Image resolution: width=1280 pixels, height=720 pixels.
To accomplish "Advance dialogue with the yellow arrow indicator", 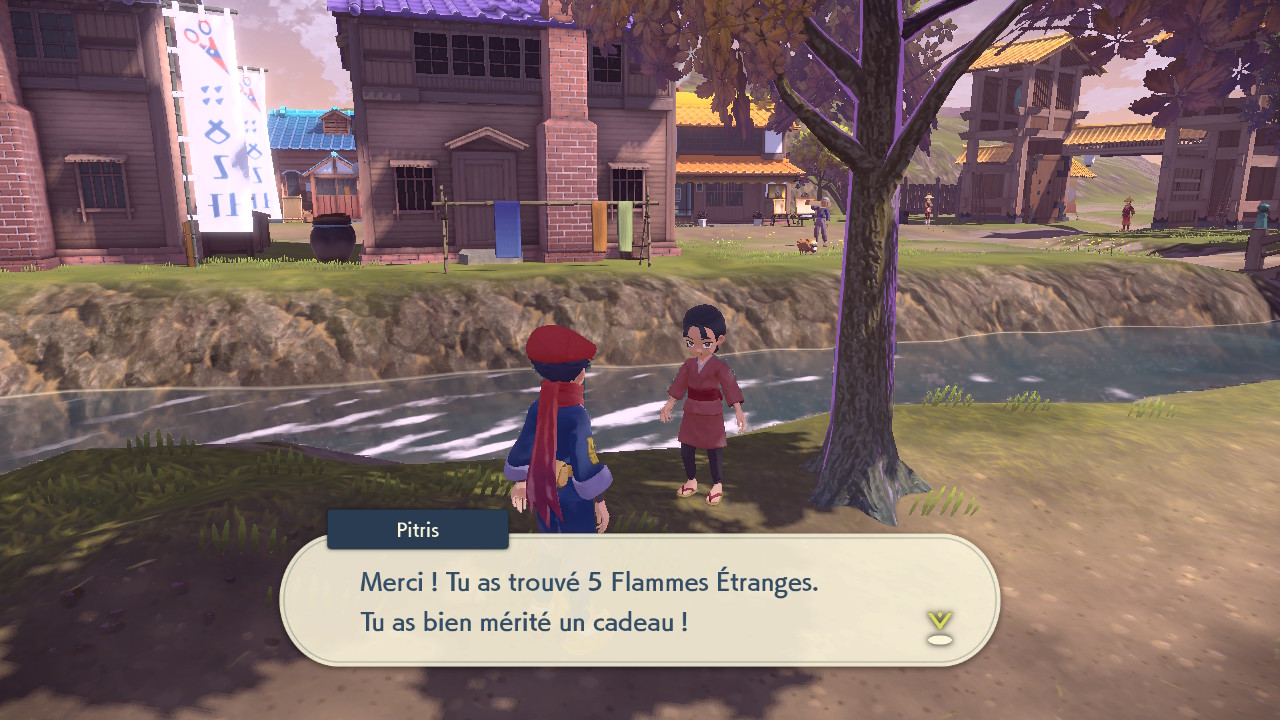I will pyautogui.click(x=939, y=625).
